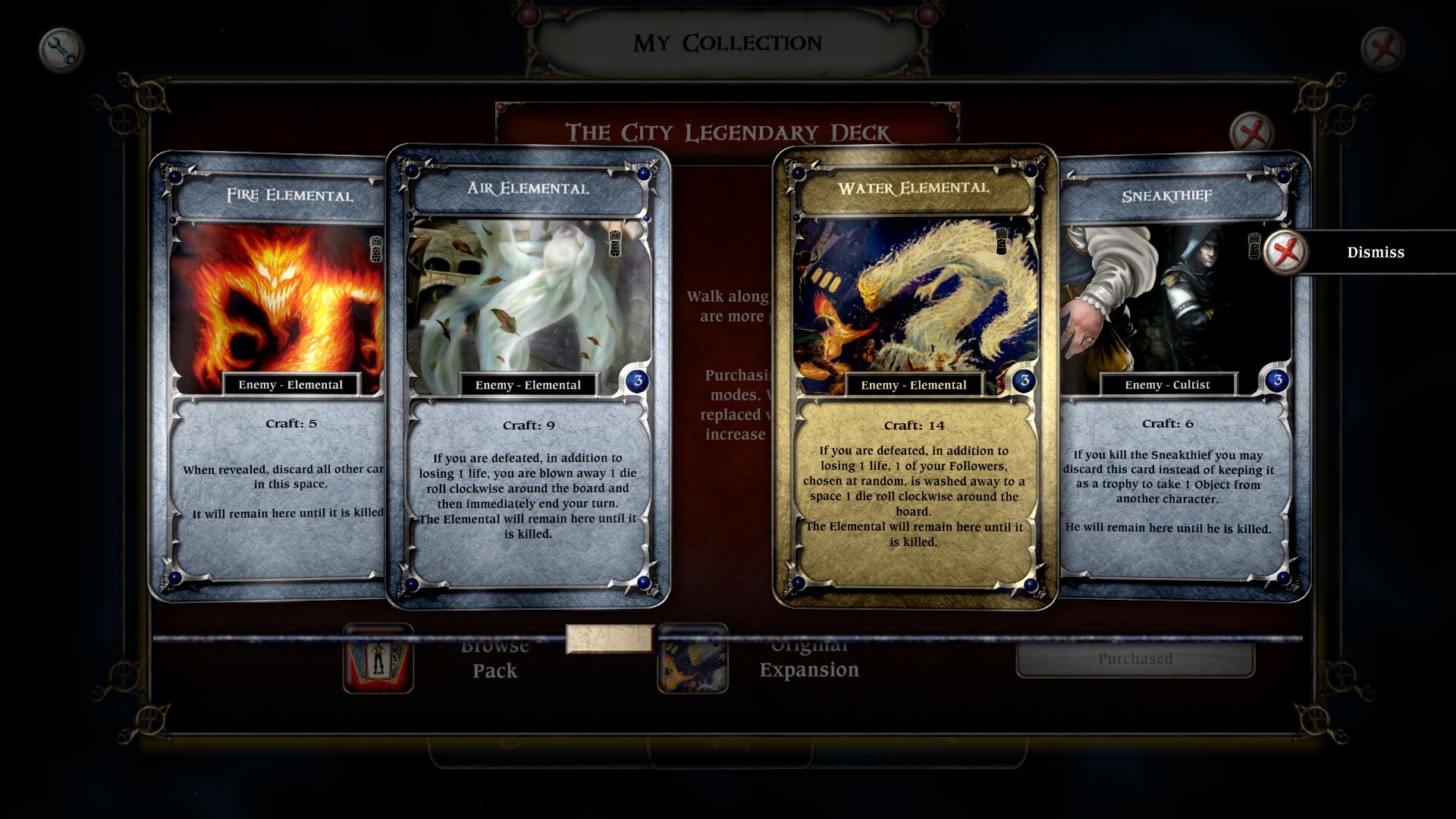Click the blue 3 badge on Air Elemental

click(x=637, y=381)
